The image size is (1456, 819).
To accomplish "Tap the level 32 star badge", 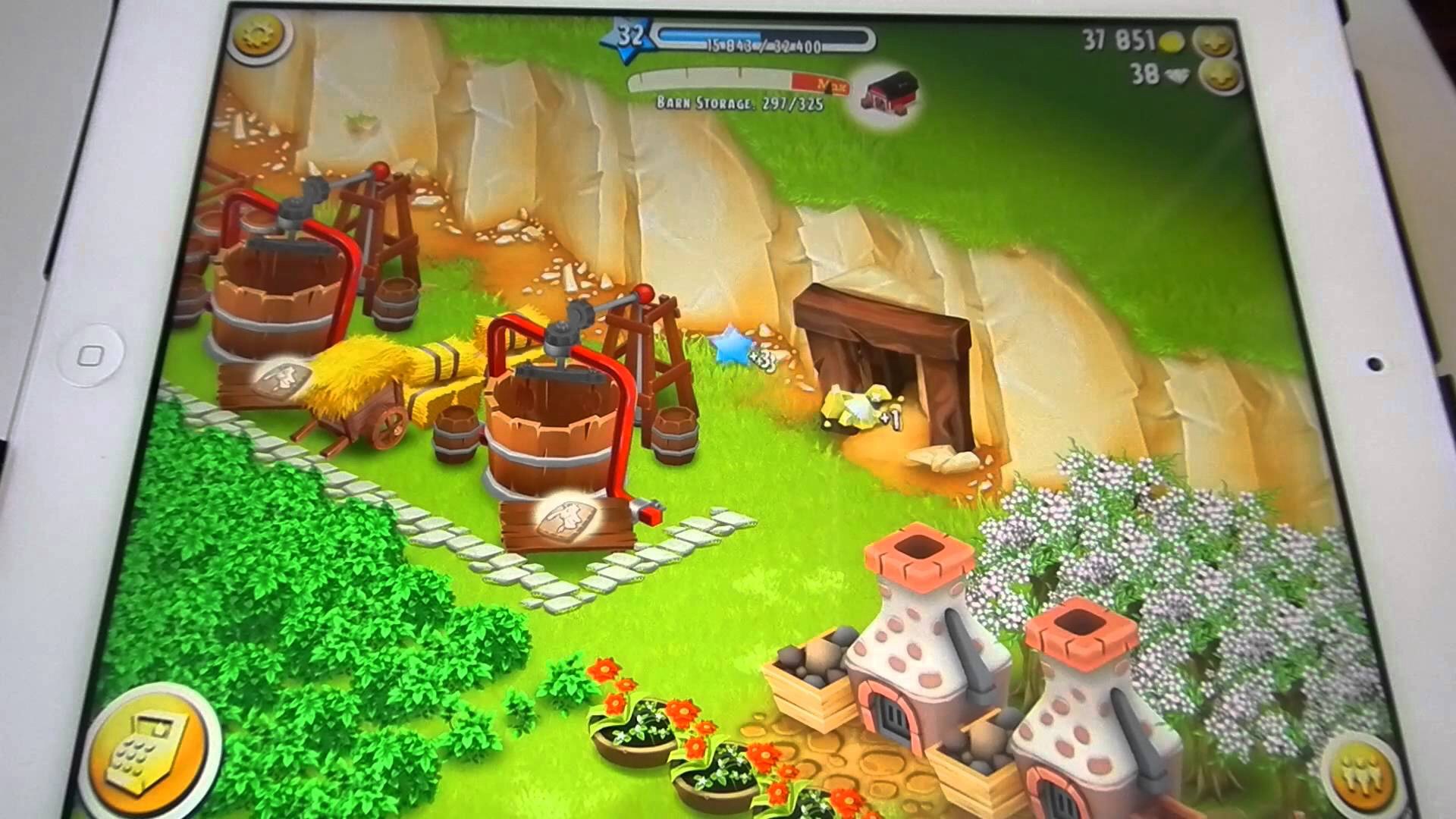I will coord(626,36).
